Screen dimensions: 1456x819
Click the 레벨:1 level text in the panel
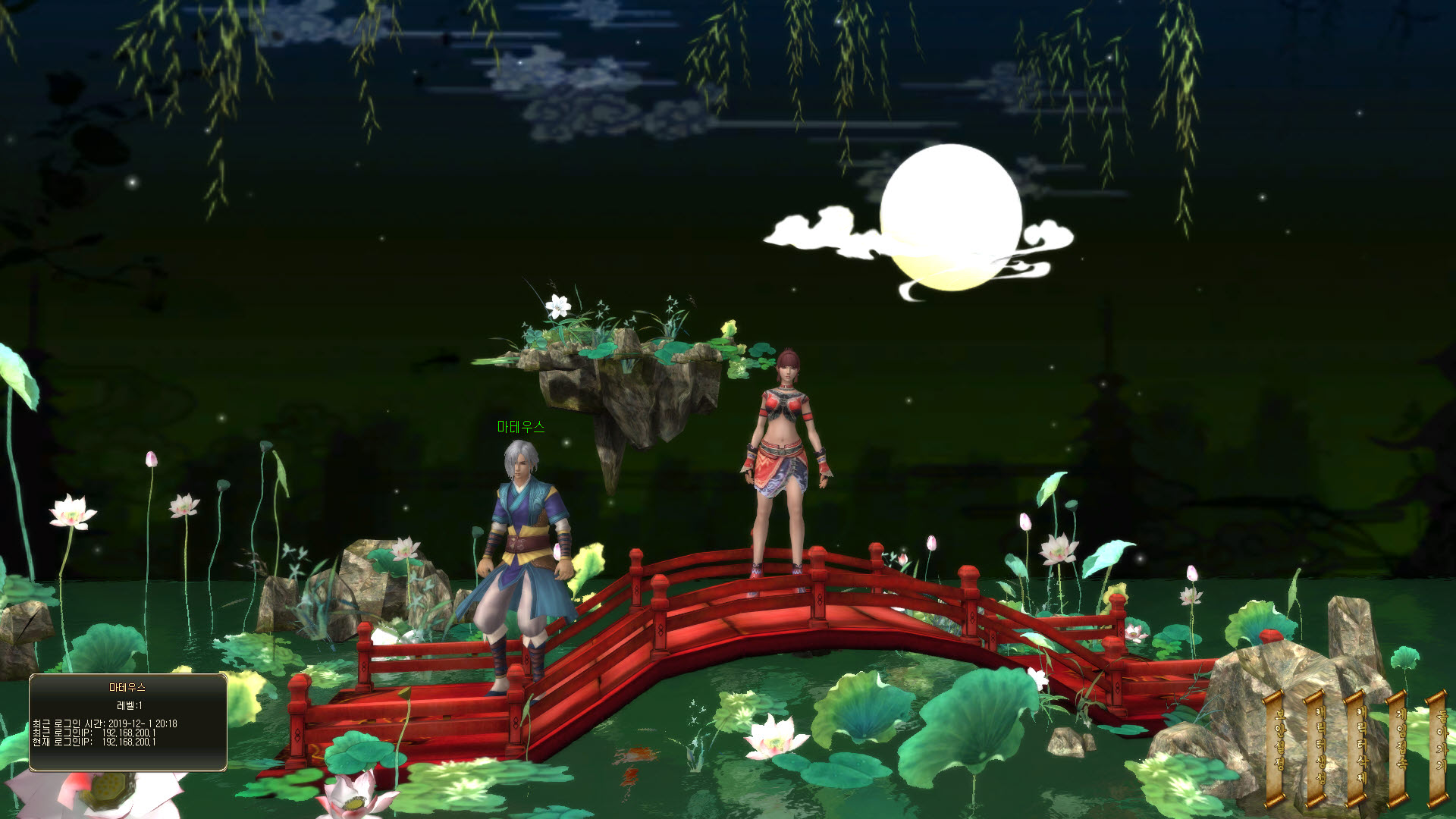tap(129, 706)
